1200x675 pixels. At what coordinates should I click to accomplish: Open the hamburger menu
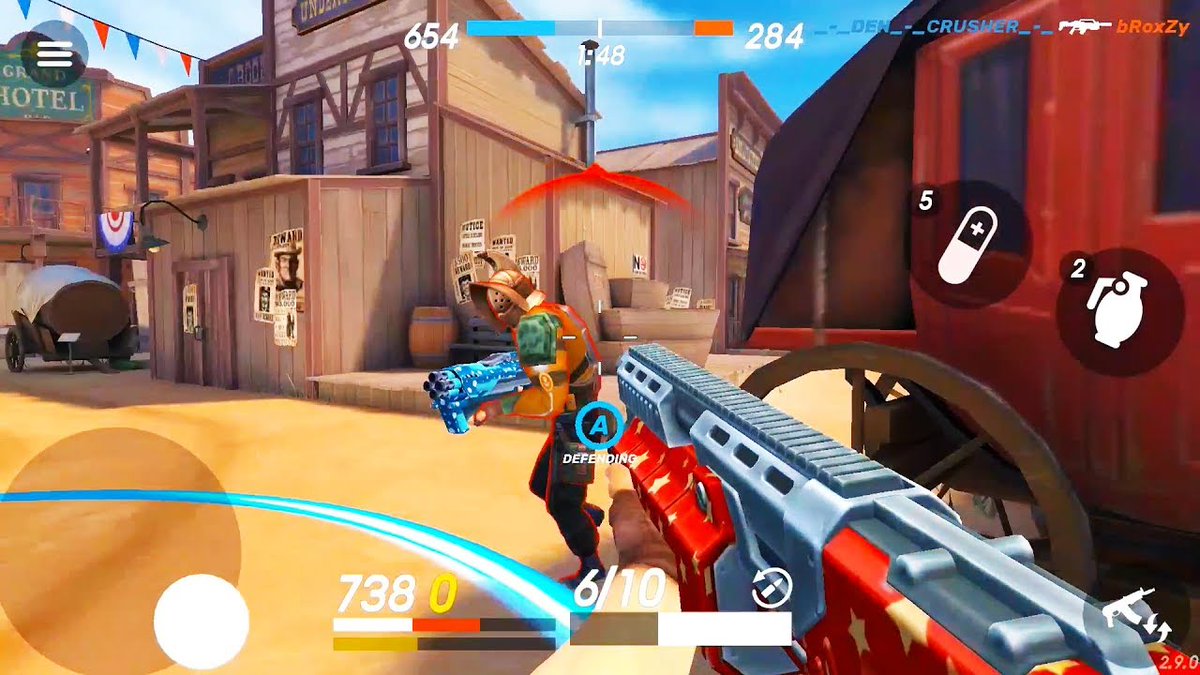54,56
